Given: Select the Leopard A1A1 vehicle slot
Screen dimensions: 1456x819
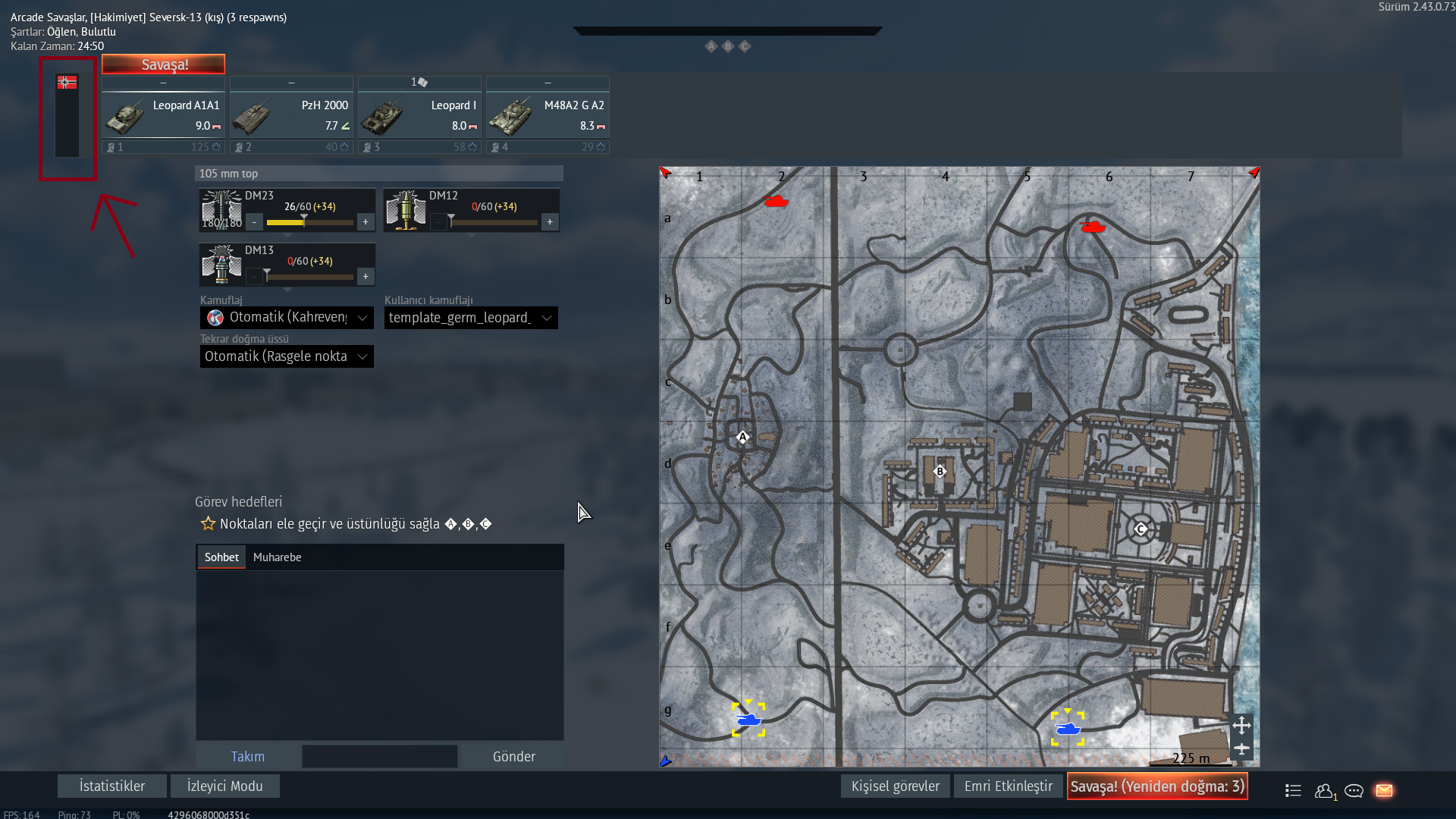Looking at the screenshot, I should [x=163, y=115].
